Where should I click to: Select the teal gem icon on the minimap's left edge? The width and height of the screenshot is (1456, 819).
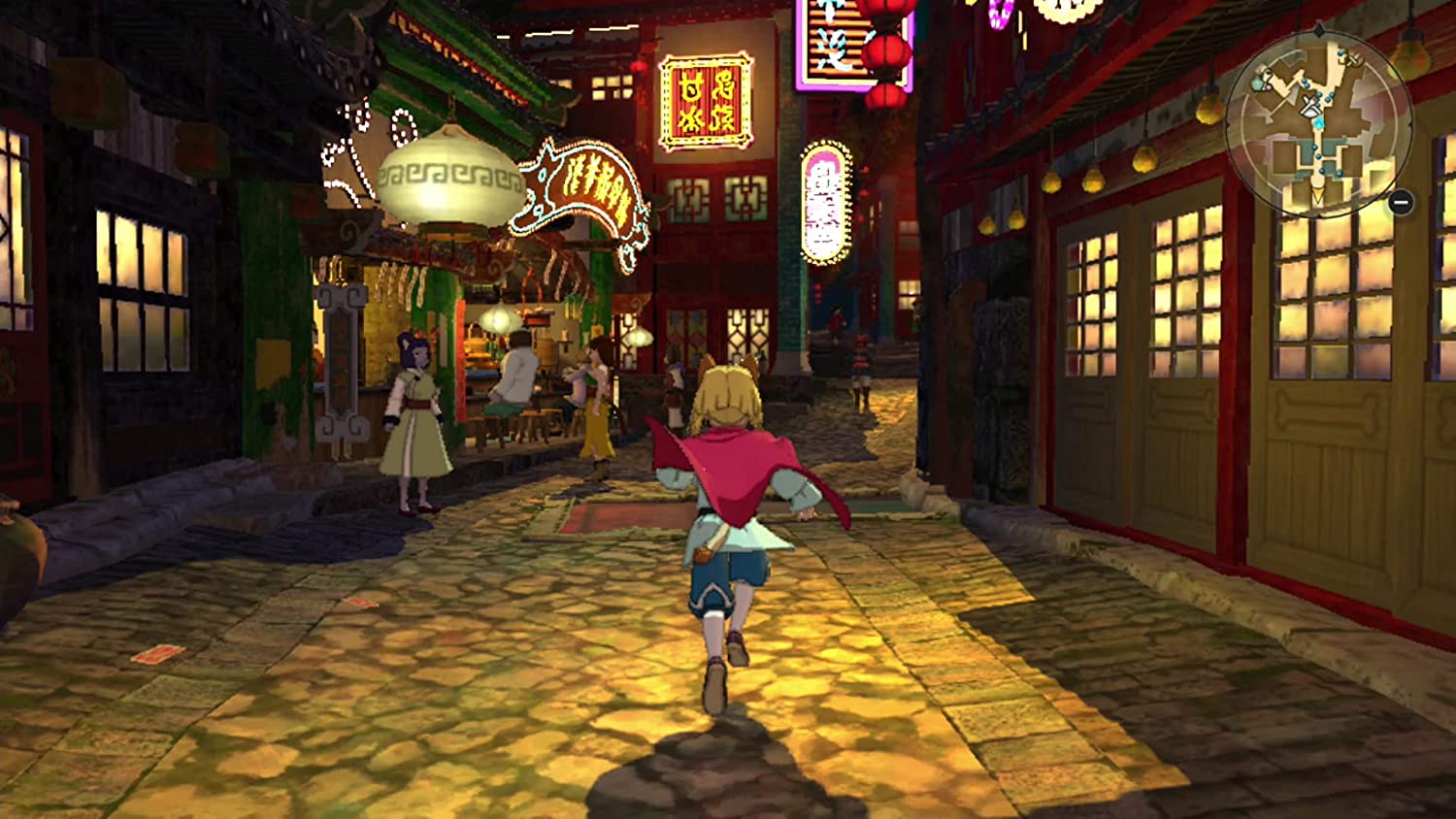[1257, 83]
